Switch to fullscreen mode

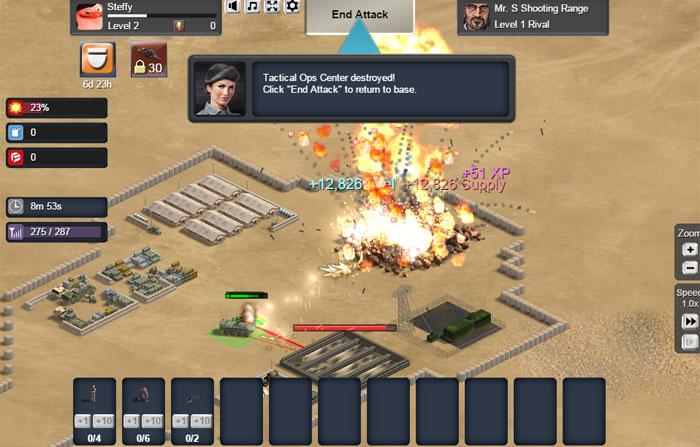[273, 6]
